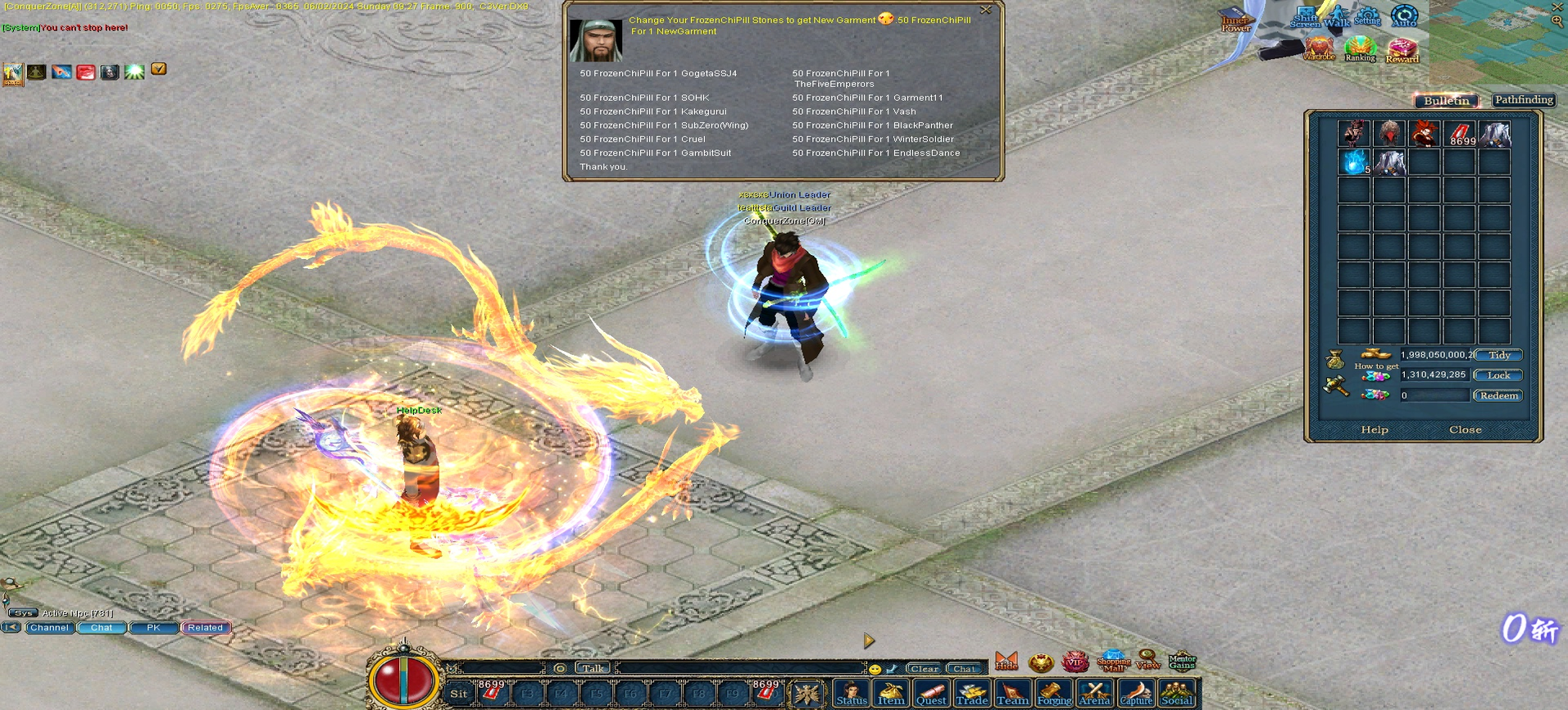Select the 50 FrozenChiPill For 1 BlackPanther option

pos(872,125)
